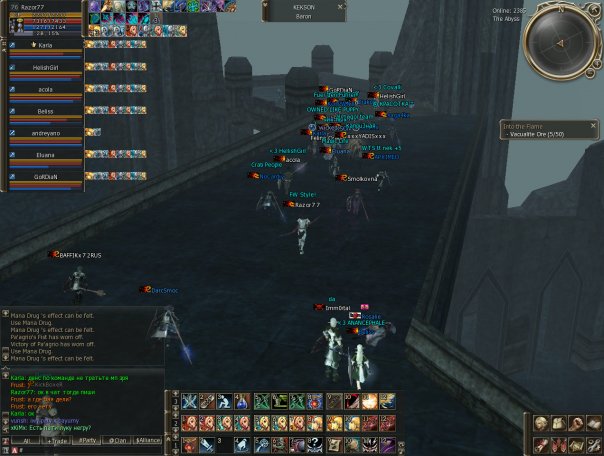Target party member andreyano
The height and width of the screenshot is (456, 604).
point(45,133)
